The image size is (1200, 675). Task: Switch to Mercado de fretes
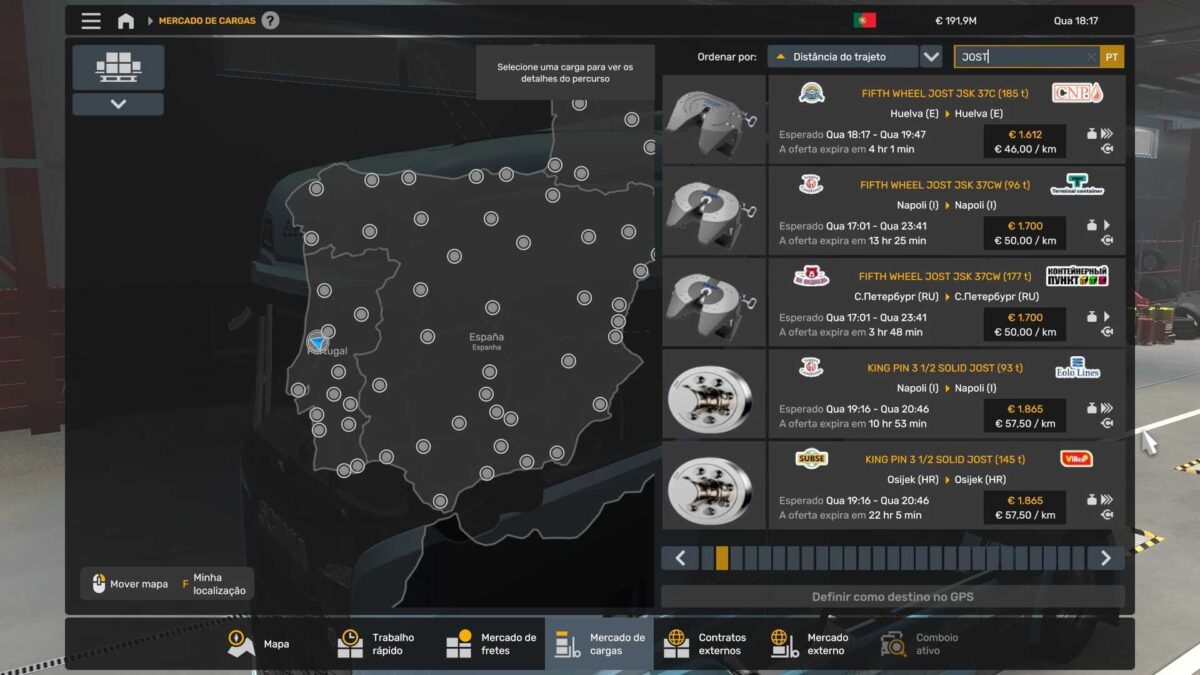point(492,644)
